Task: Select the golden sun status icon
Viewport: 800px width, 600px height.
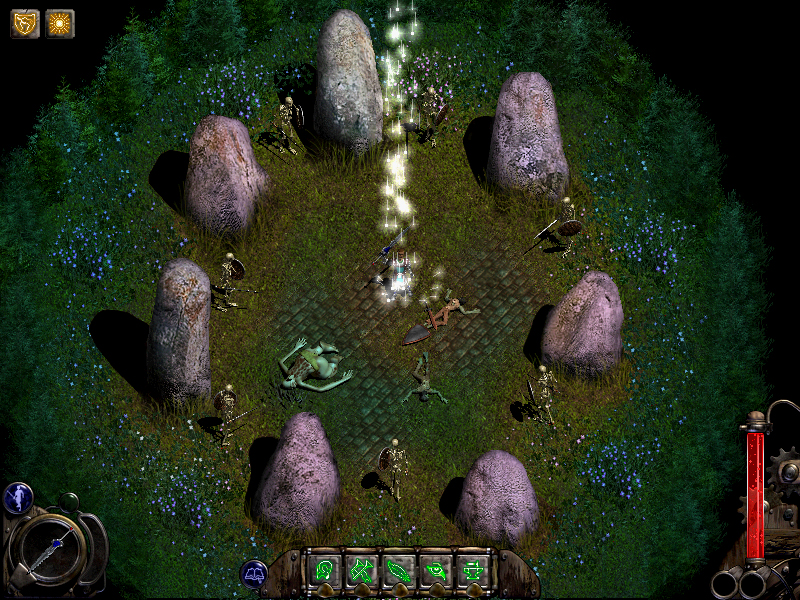Action: click(x=60, y=23)
